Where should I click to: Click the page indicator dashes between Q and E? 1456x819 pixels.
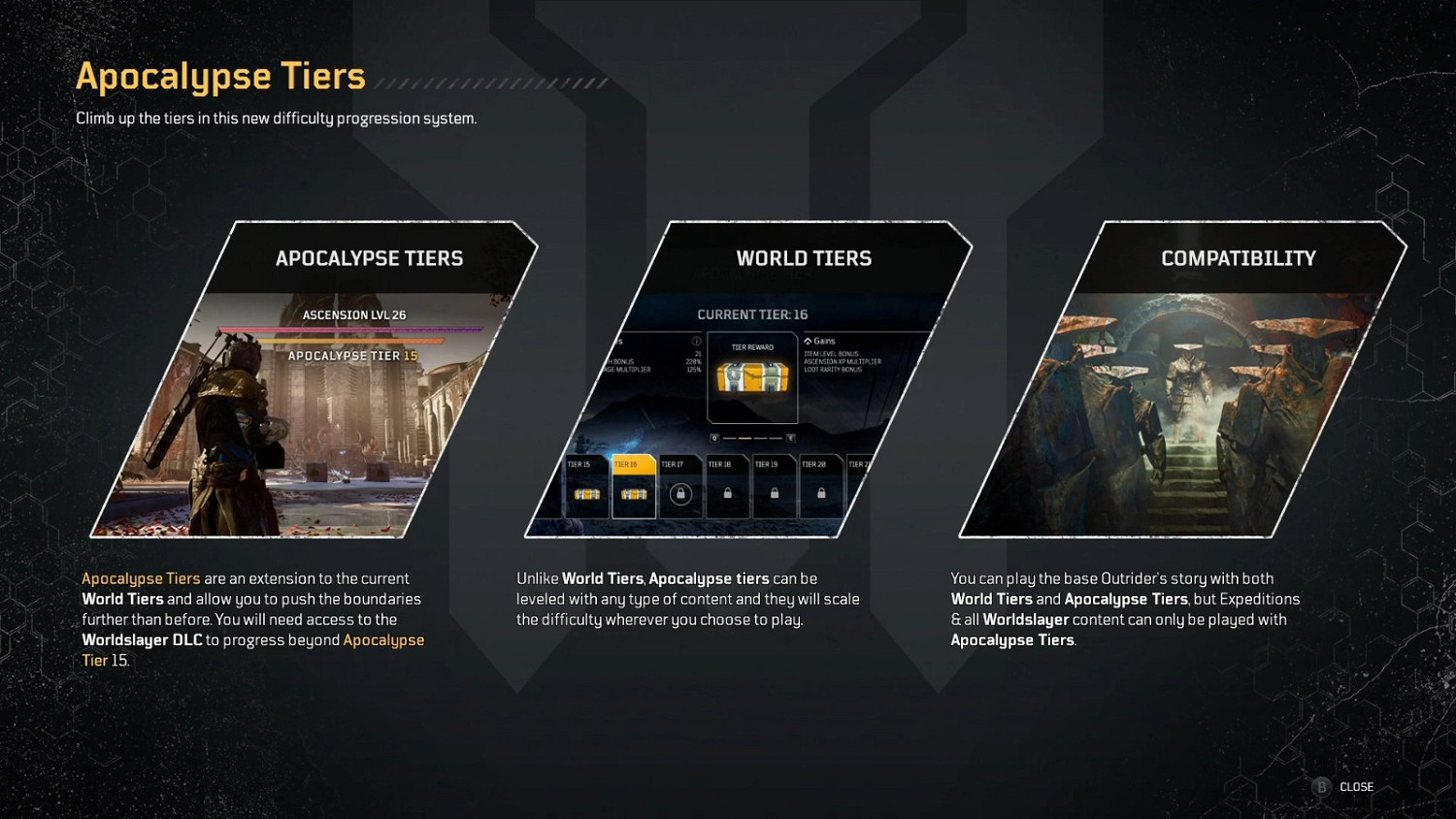(752, 438)
